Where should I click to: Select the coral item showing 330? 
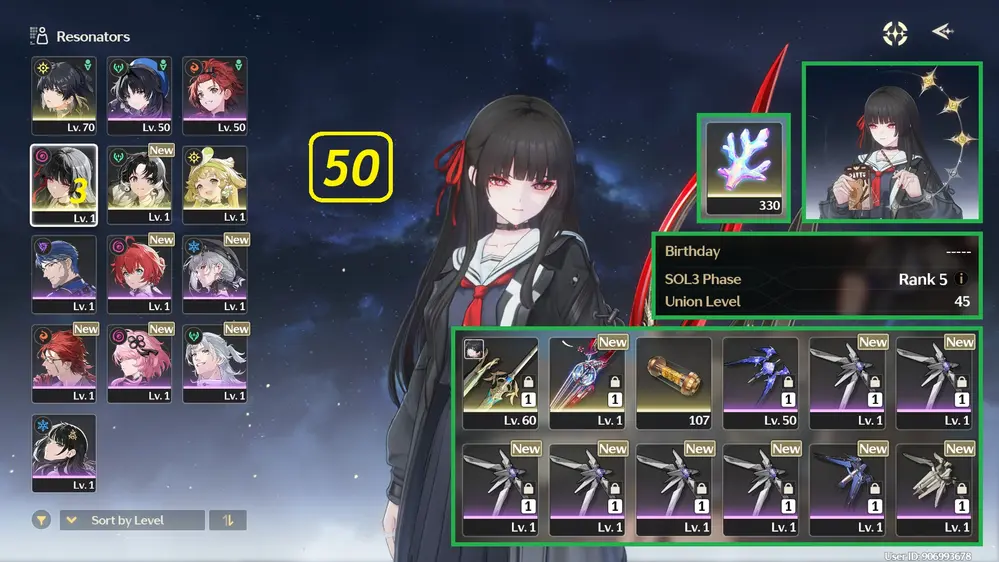[744, 166]
